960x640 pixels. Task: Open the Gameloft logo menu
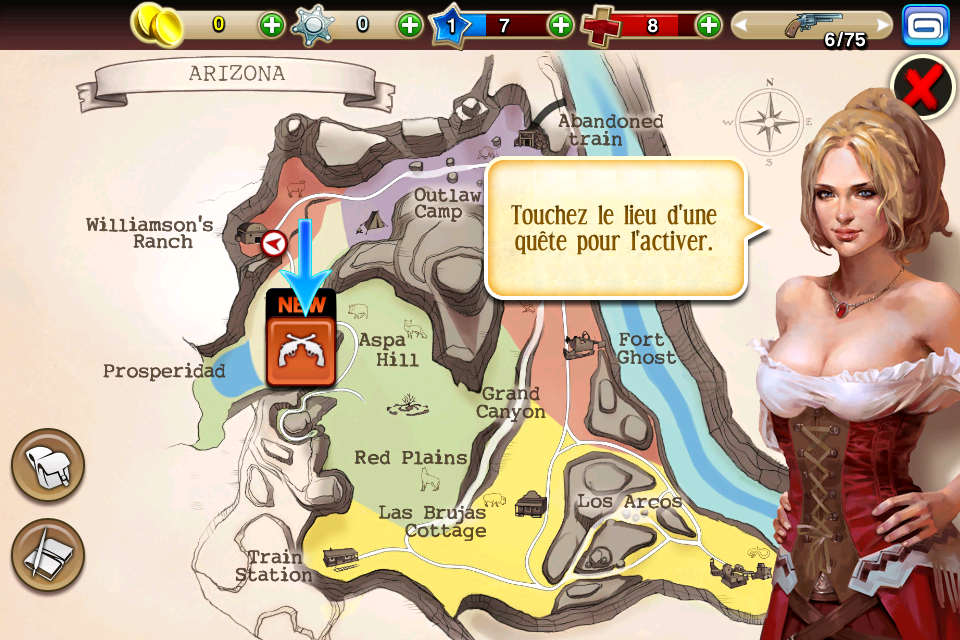tap(925, 25)
